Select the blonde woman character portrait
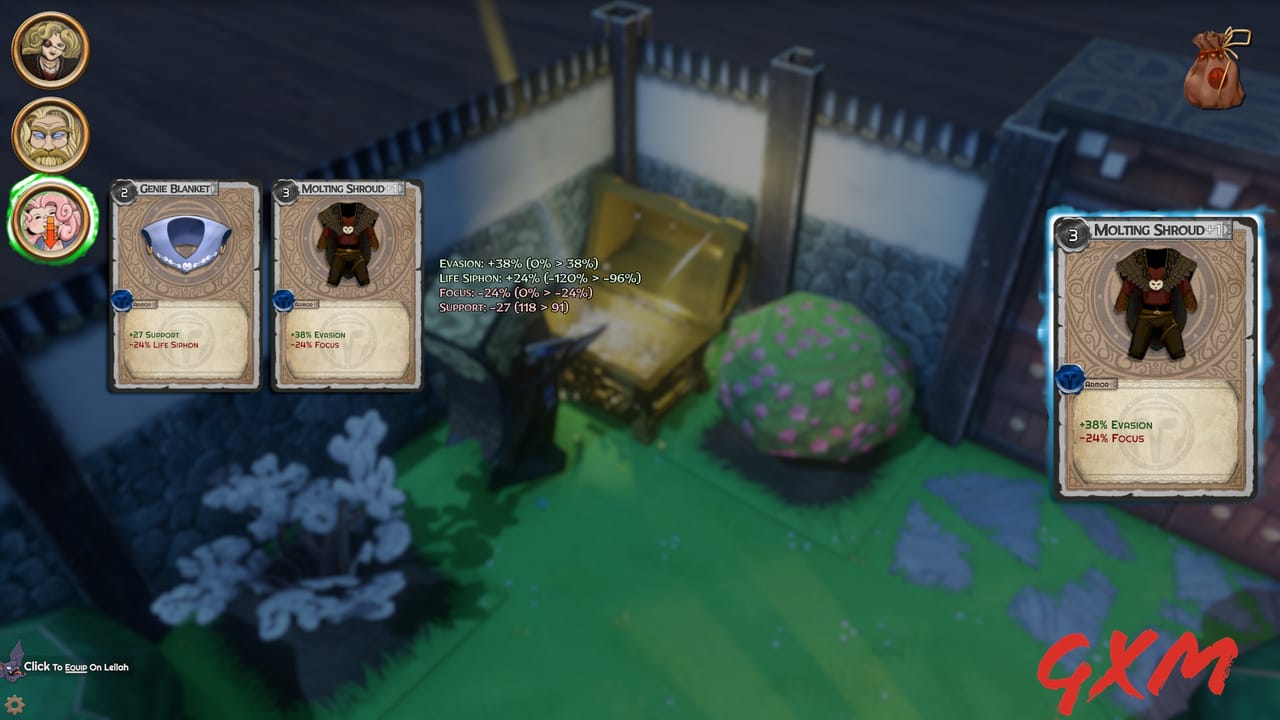Screen dimensions: 1280x720 tap(49, 49)
